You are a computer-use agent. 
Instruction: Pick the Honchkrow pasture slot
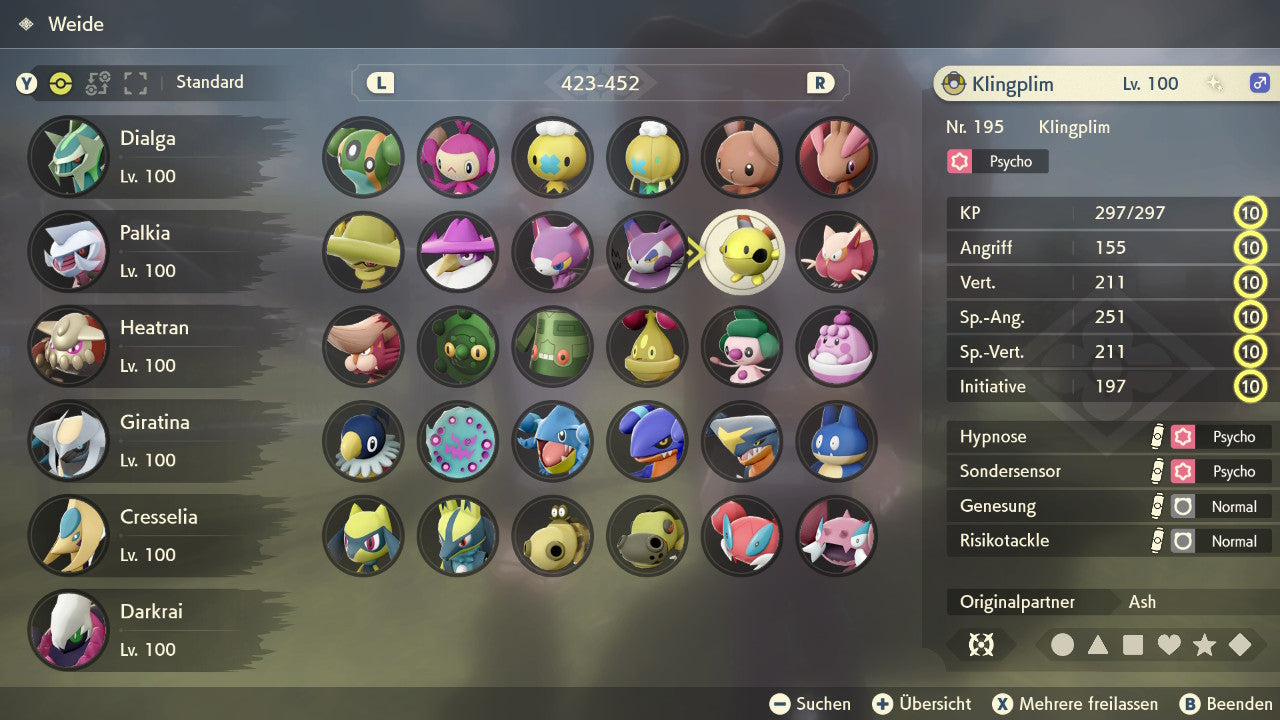pyautogui.click(x=457, y=252)
